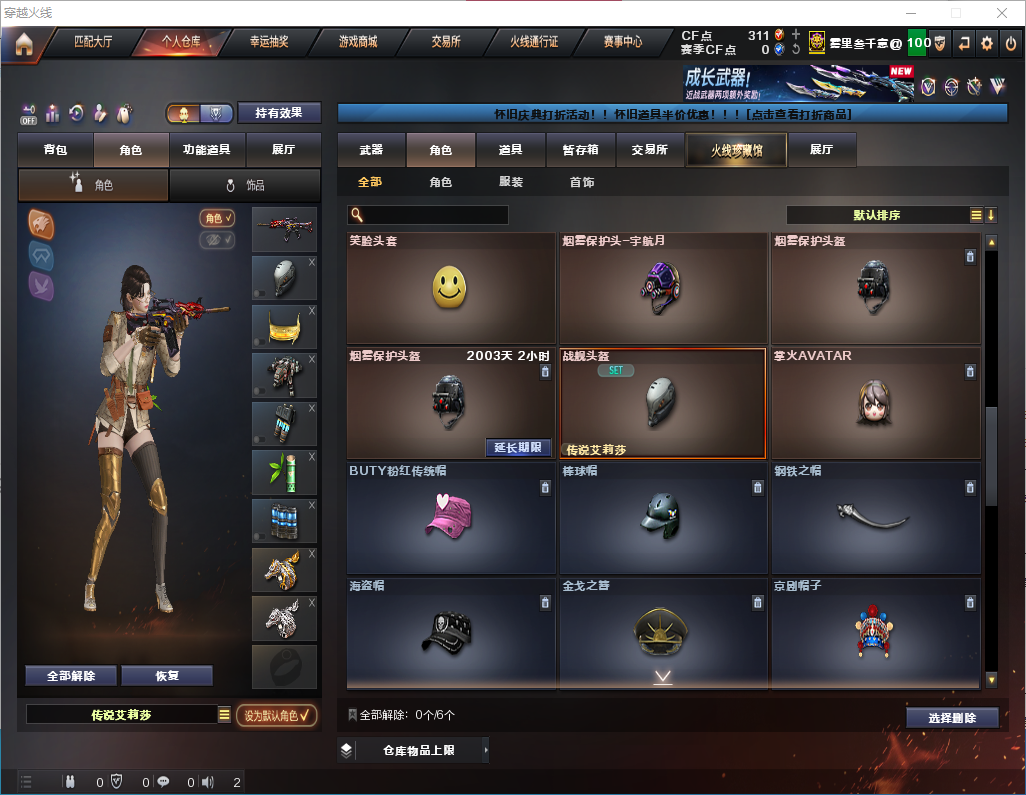Open the 火线珍藏馆 tab
1026x795 pixels.
pyautogui.click(x=736, y=150)
